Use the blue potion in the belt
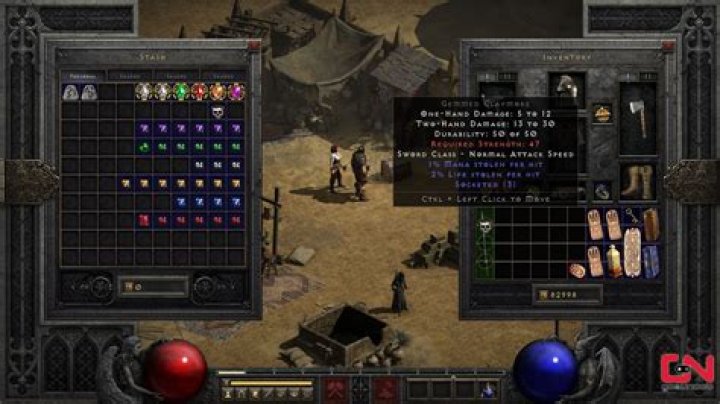Viewport: 720px width, 404px height. click(x=489, y=388)
